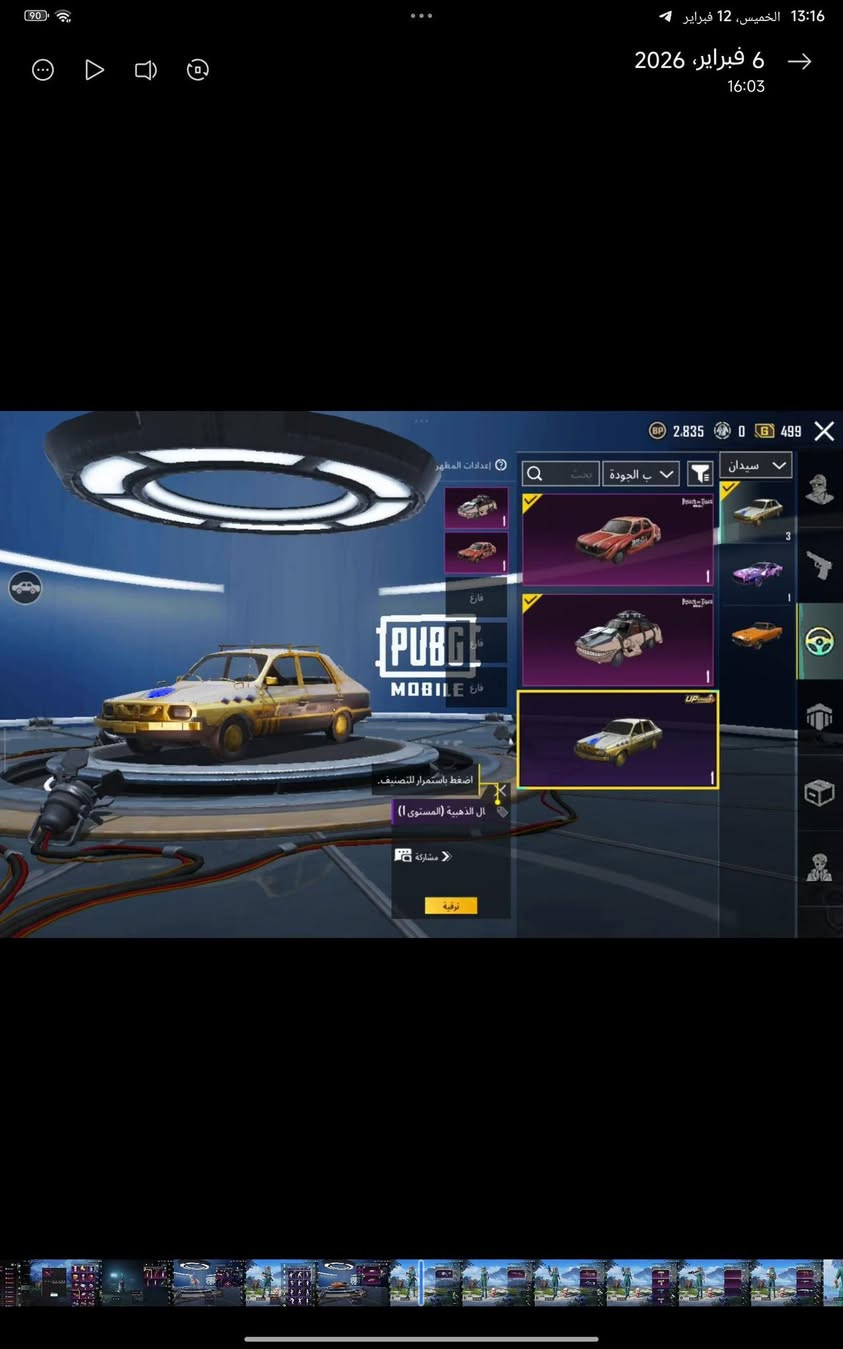Type in the skin search field
Screen dimensions: 843x1349
tap(562, 474)
